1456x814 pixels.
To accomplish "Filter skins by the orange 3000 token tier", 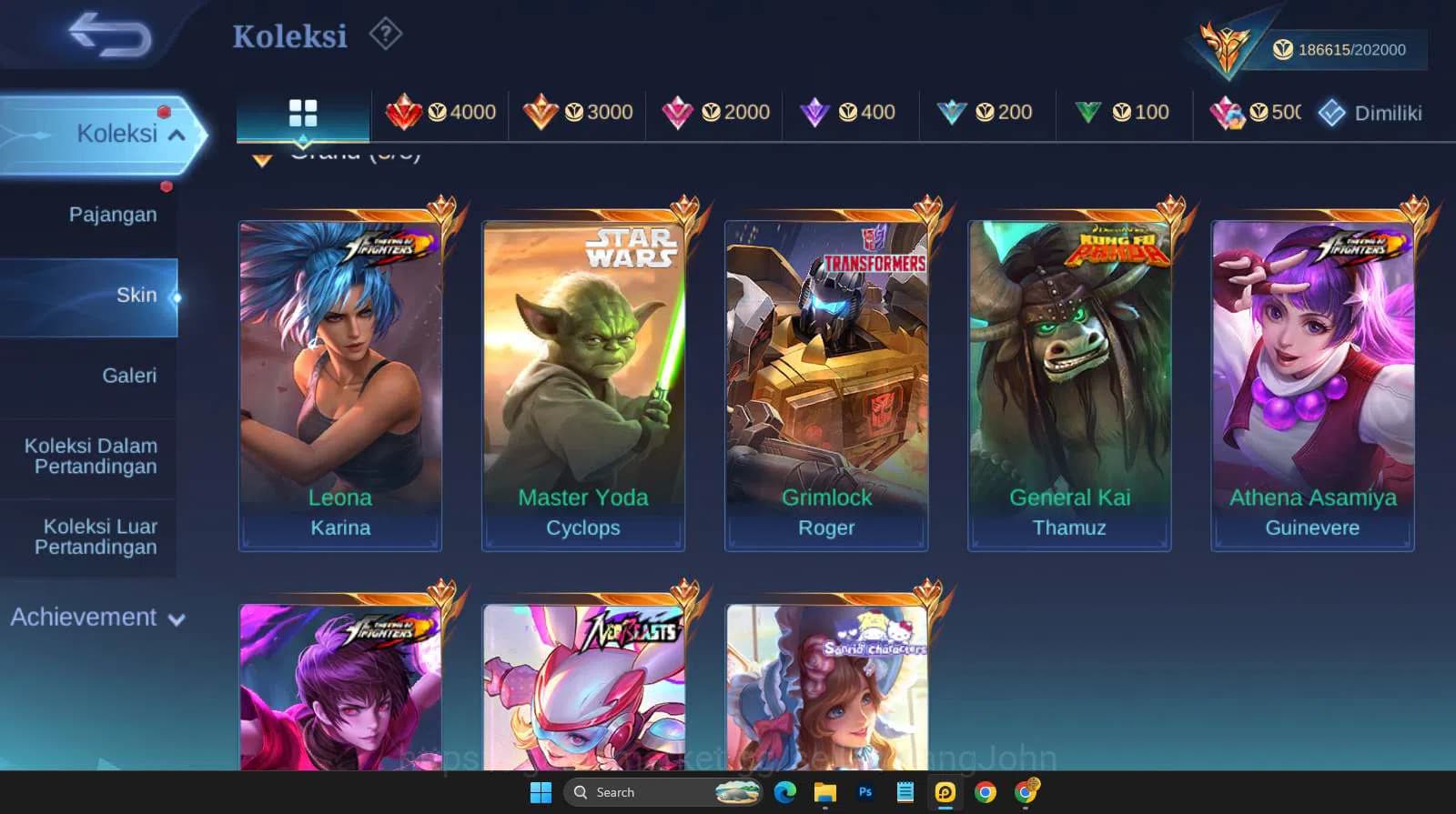I will [580, 113].
